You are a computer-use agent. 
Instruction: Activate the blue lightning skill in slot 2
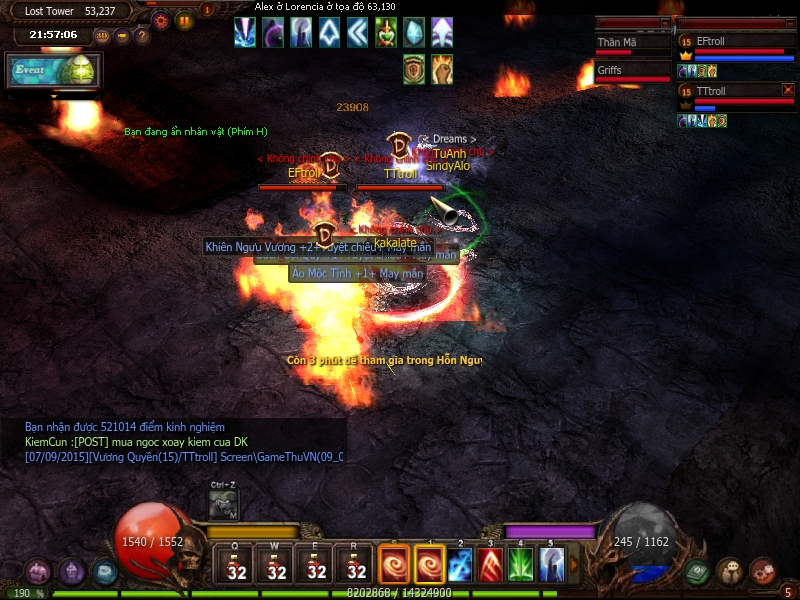[x=461, y=564]
